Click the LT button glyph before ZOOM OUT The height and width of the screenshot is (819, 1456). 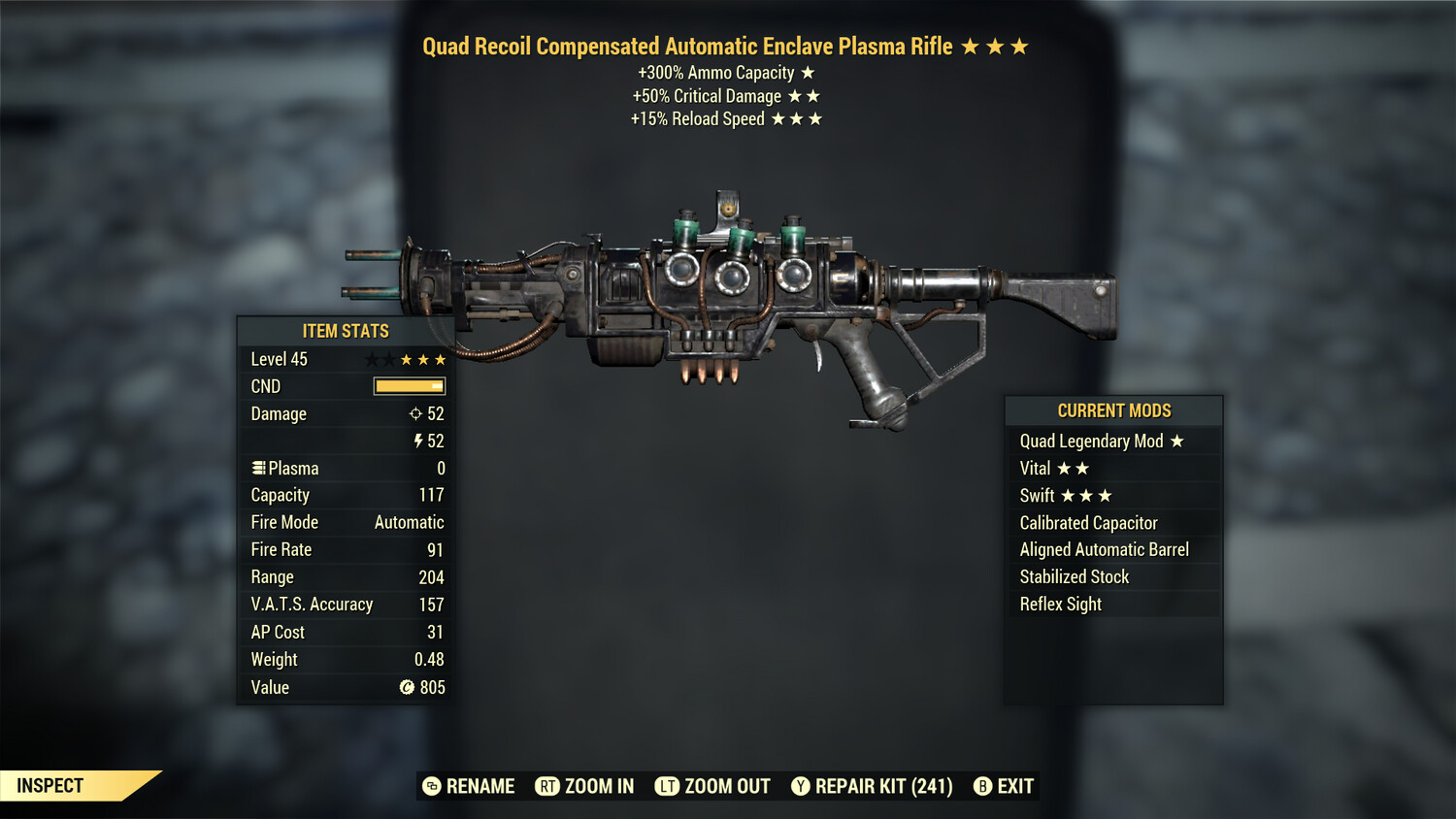tap(667, 786)
